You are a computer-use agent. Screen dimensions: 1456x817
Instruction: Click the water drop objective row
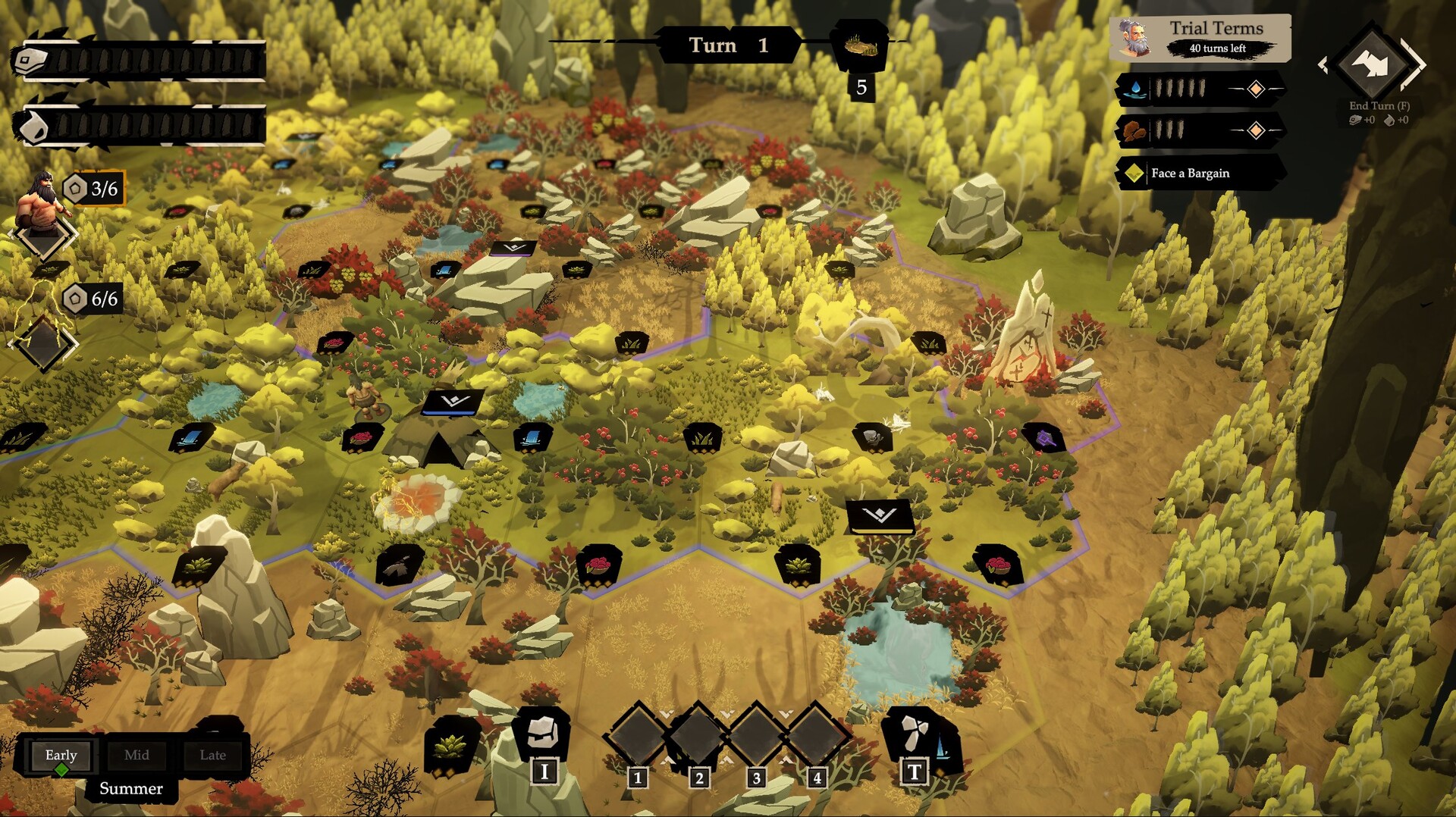pyautogui.click(x=1199, y=89)
